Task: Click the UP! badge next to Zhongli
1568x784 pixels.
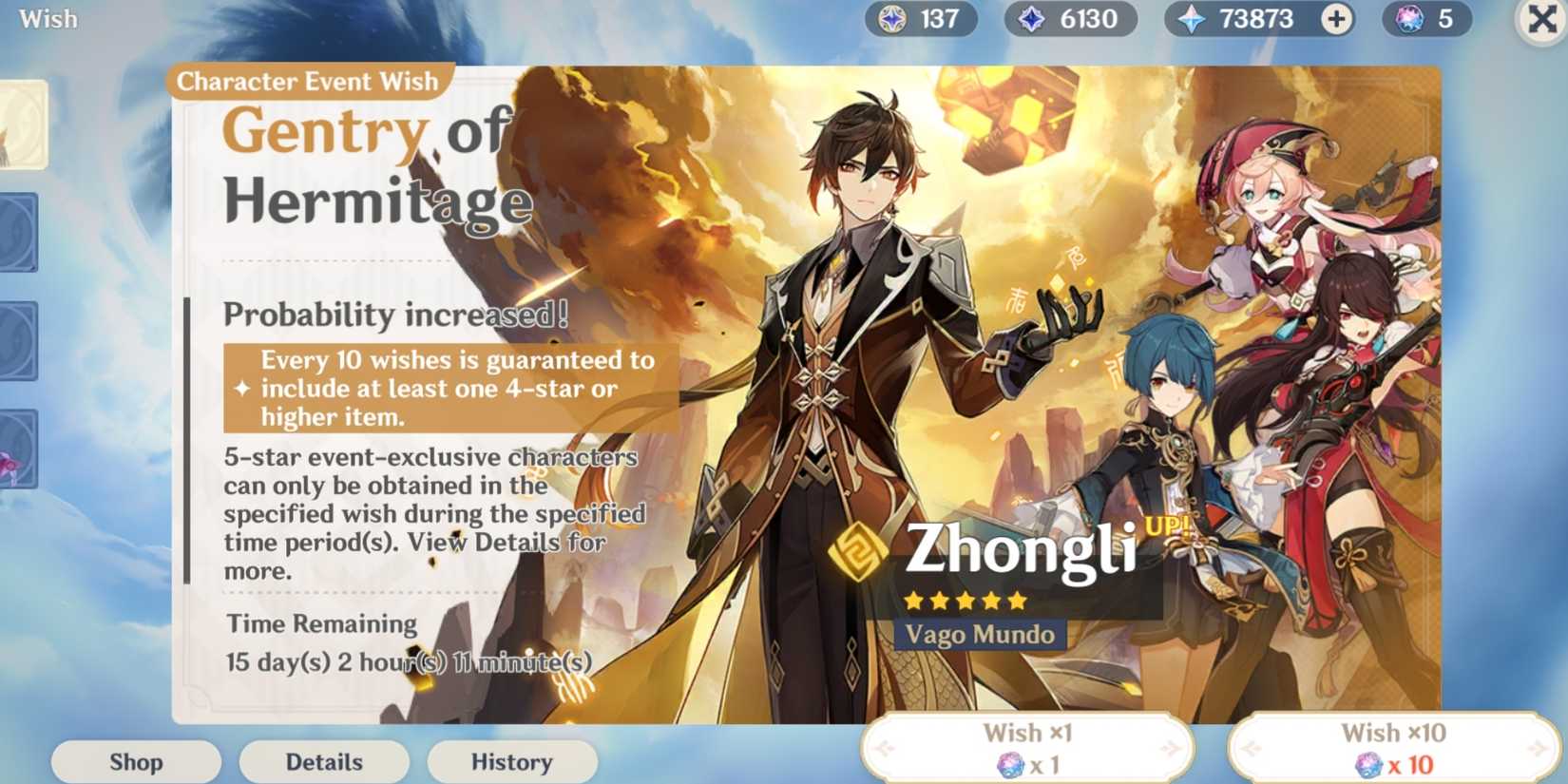Action: point(1167,525)
